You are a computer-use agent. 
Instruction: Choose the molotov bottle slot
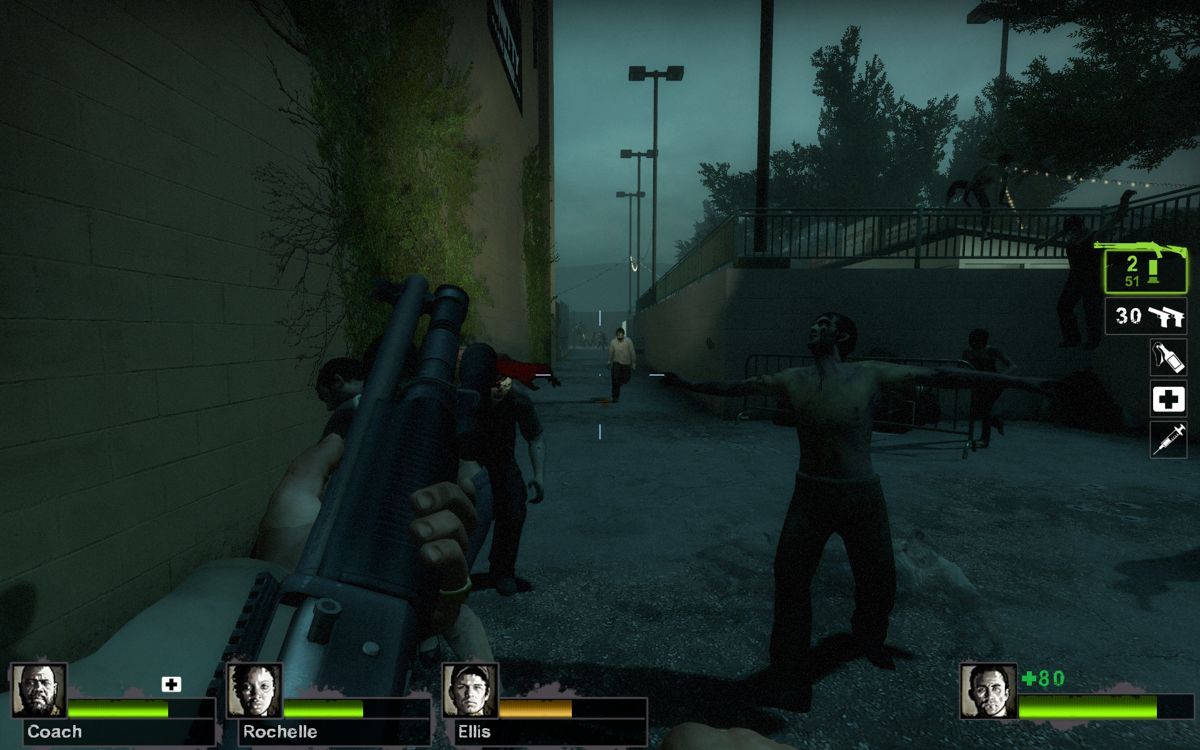click(x=1168, y=357)
